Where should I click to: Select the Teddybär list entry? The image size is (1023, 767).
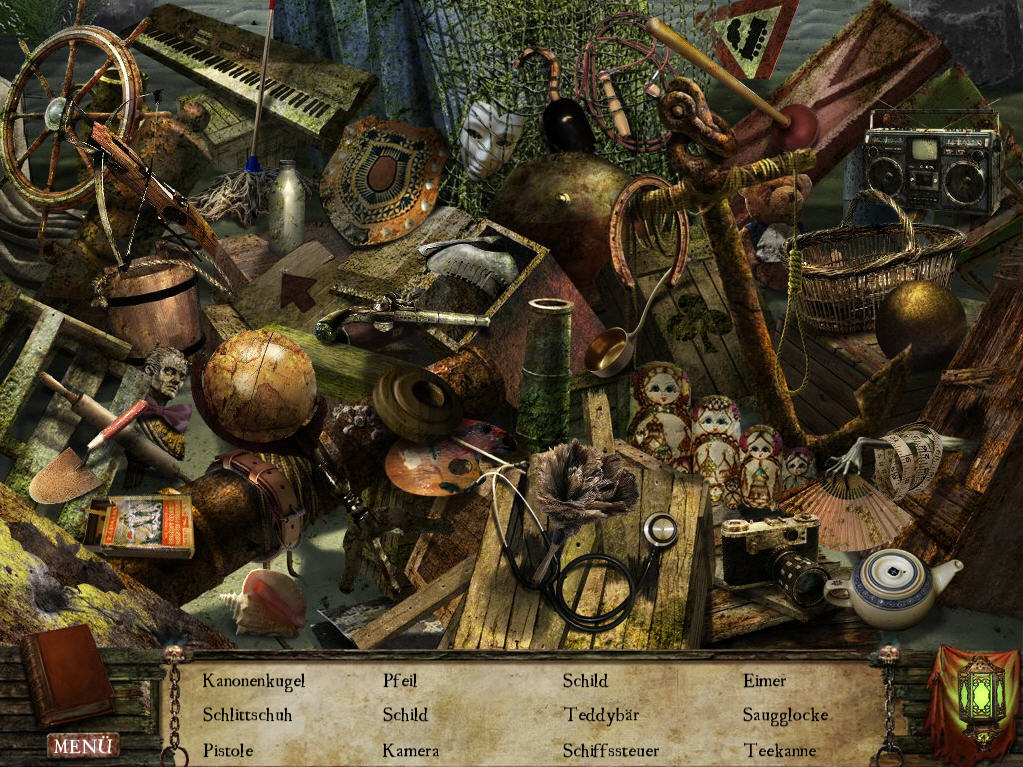tap(601, 715)
